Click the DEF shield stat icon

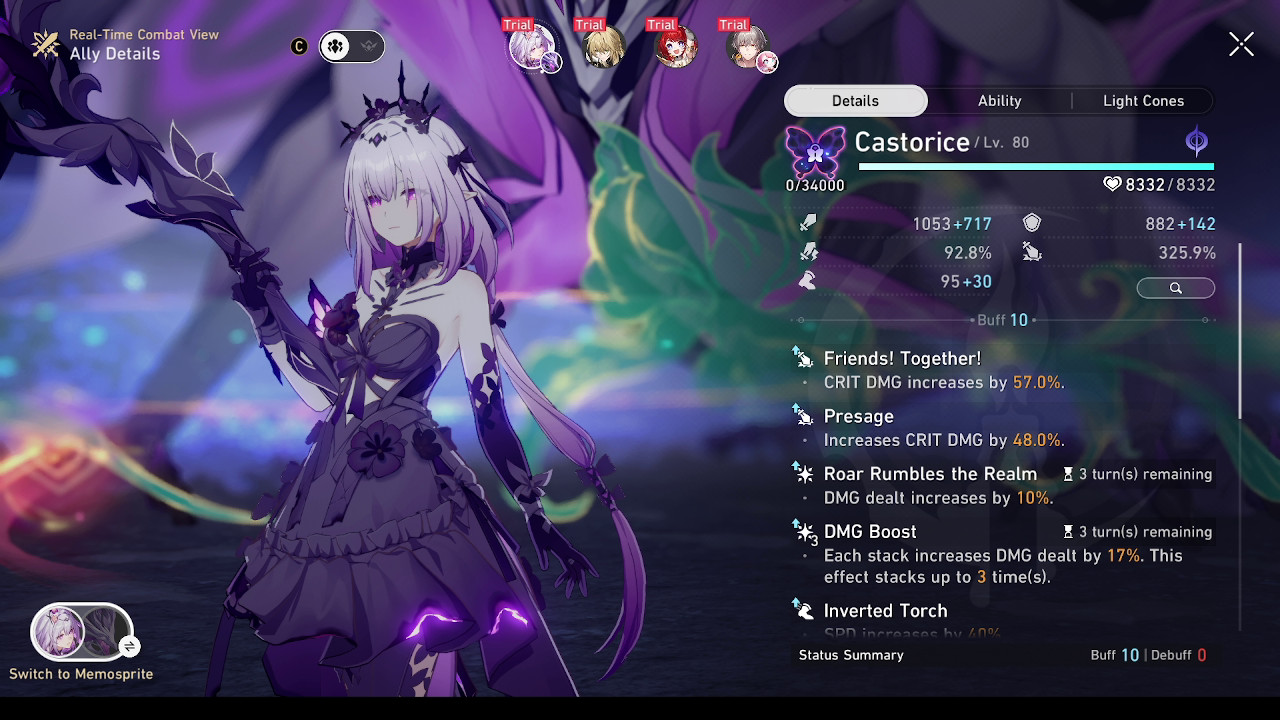click(1031, 223)
